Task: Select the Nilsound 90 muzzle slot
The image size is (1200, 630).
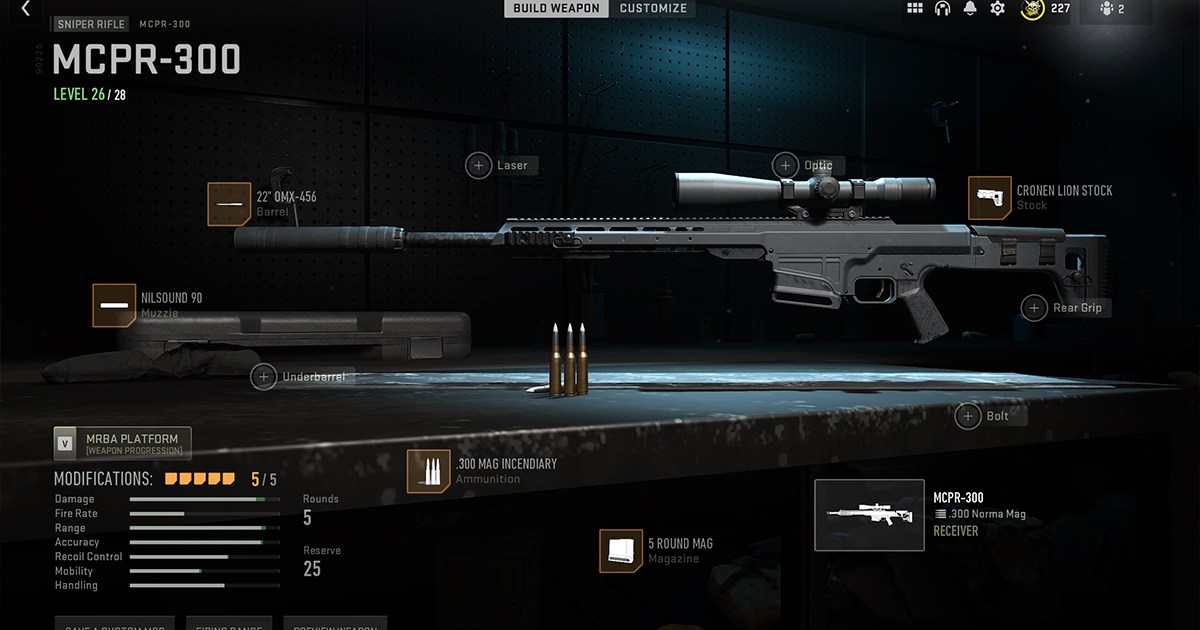Action: (114, 305)
